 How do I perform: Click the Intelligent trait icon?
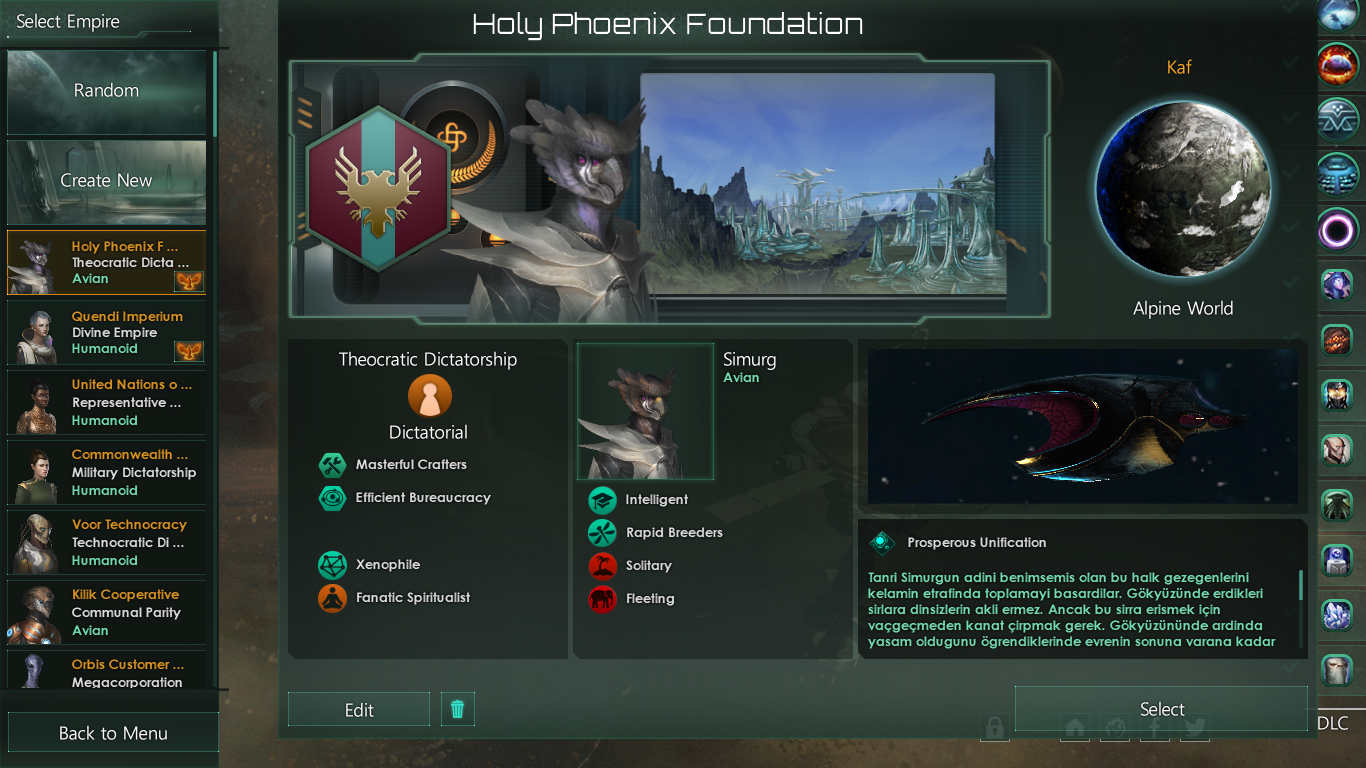[602, 500]
